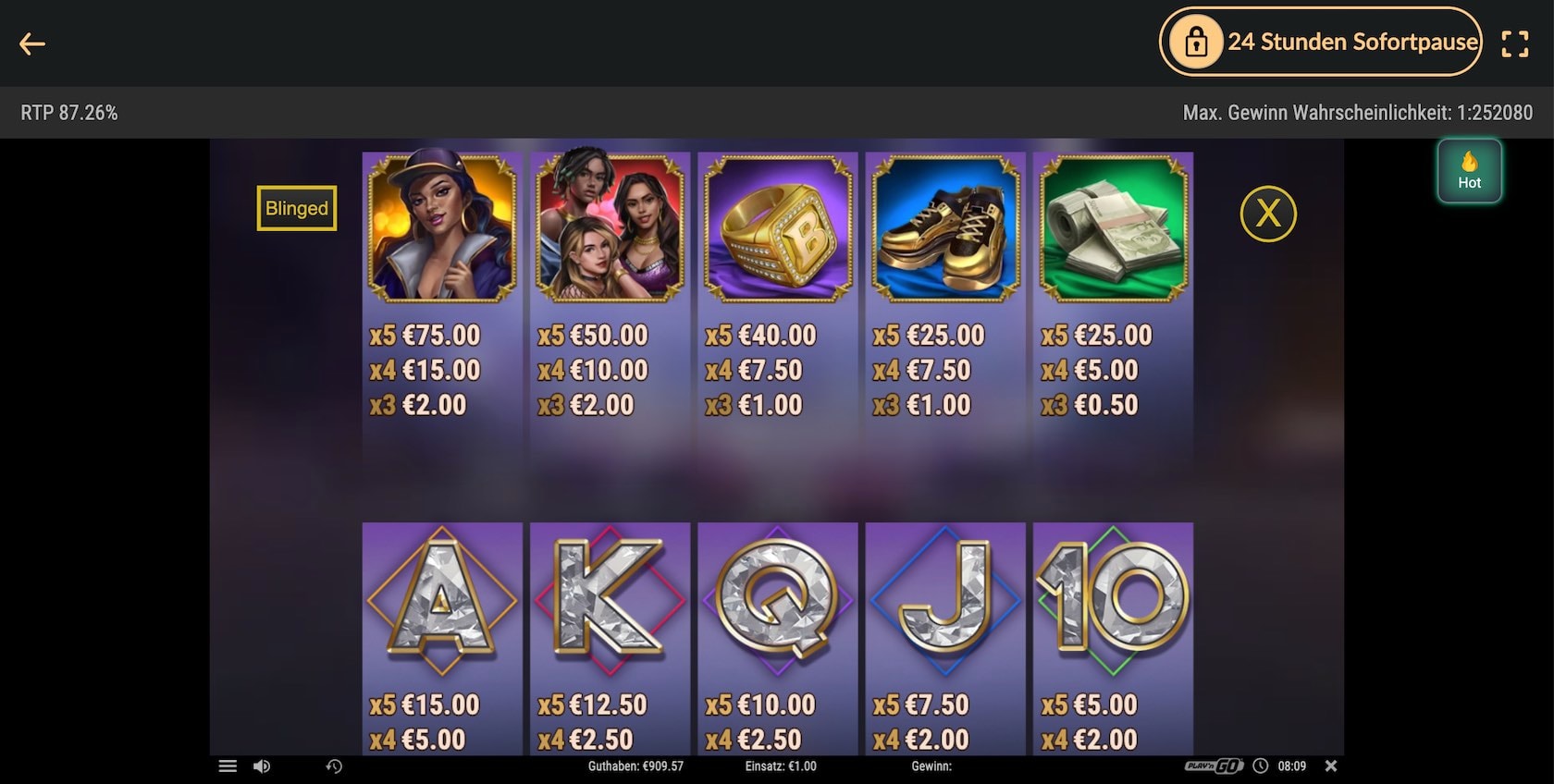Open the game history icon

pos(334,766)
